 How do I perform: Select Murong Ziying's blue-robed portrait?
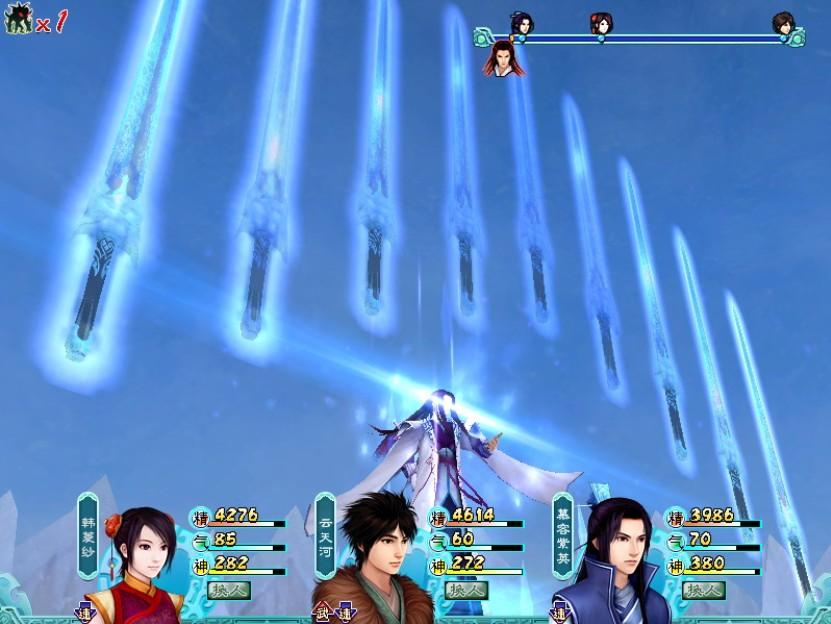612,568
